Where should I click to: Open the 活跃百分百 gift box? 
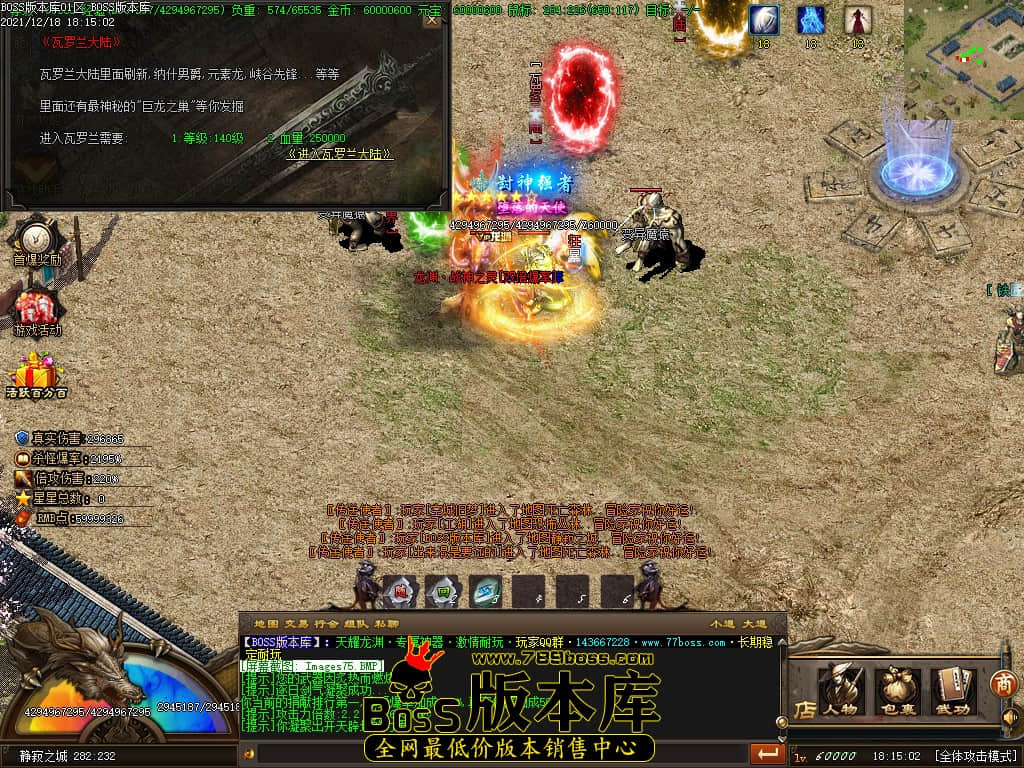coord(37,376)
